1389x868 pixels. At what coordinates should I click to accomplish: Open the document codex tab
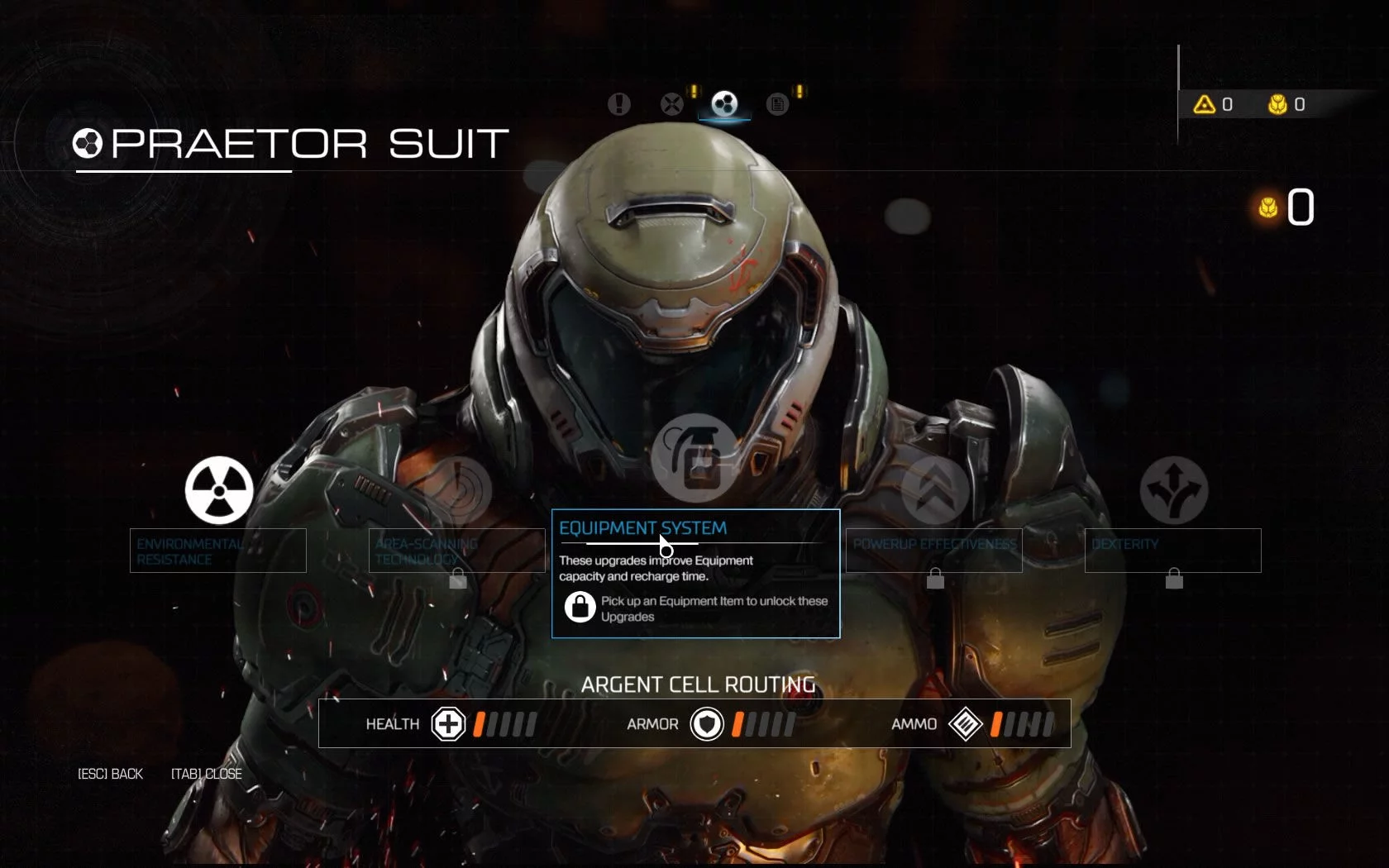[777, 104]
